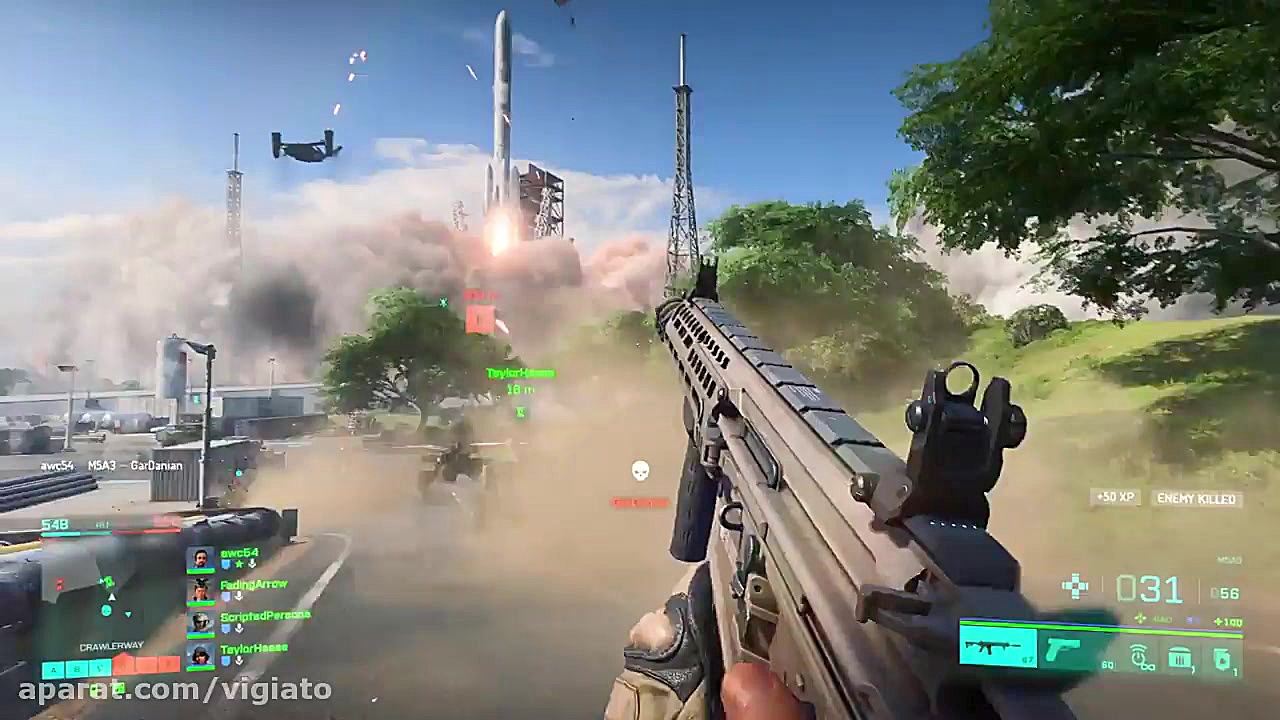
Task: Click the ENEMY KILLED notification tab
Action: click(x=1196, y=498)
